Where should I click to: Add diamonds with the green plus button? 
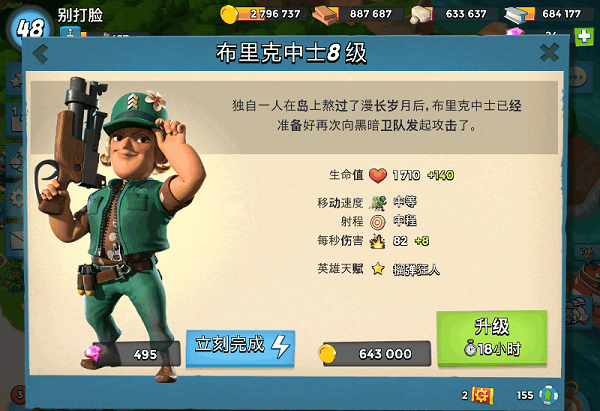[585, 36]
